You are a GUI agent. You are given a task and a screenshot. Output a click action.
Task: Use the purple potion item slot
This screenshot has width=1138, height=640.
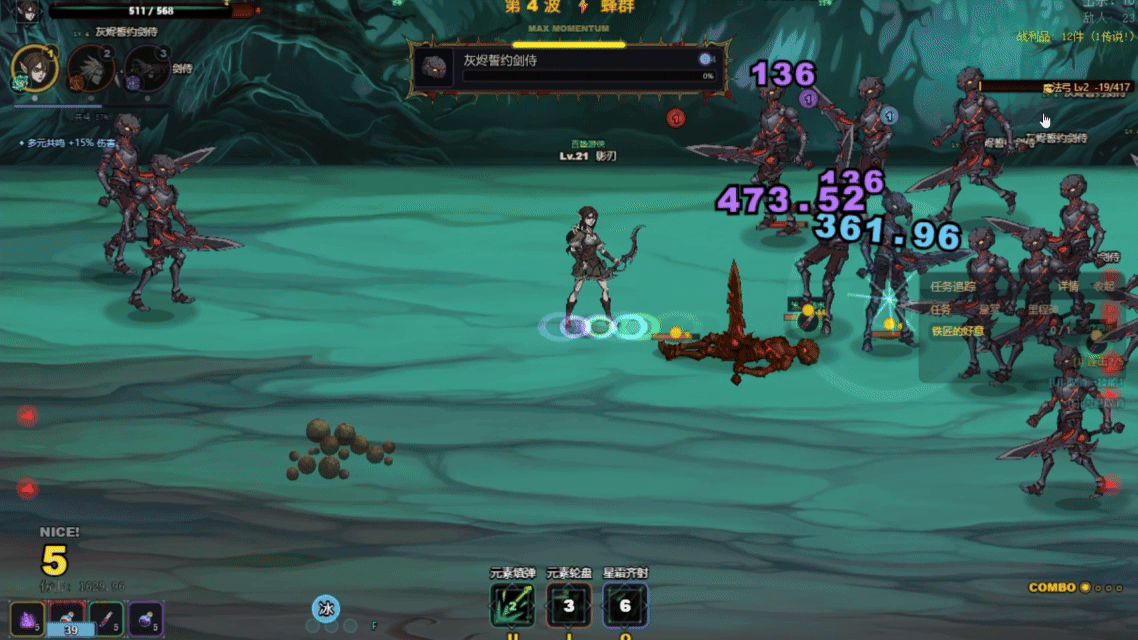[146, 618]
